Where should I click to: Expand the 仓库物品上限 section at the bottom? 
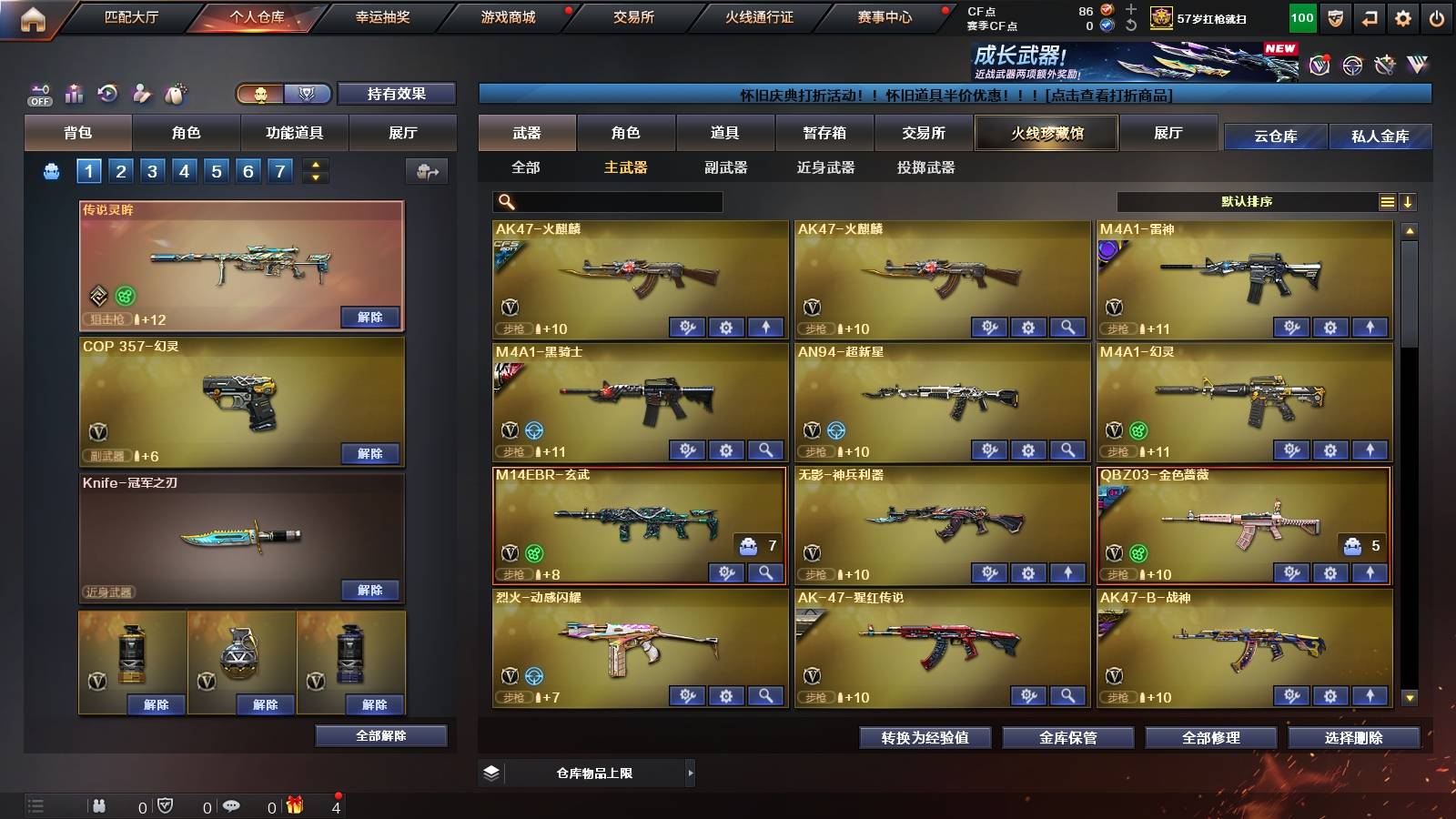[690, 773]
